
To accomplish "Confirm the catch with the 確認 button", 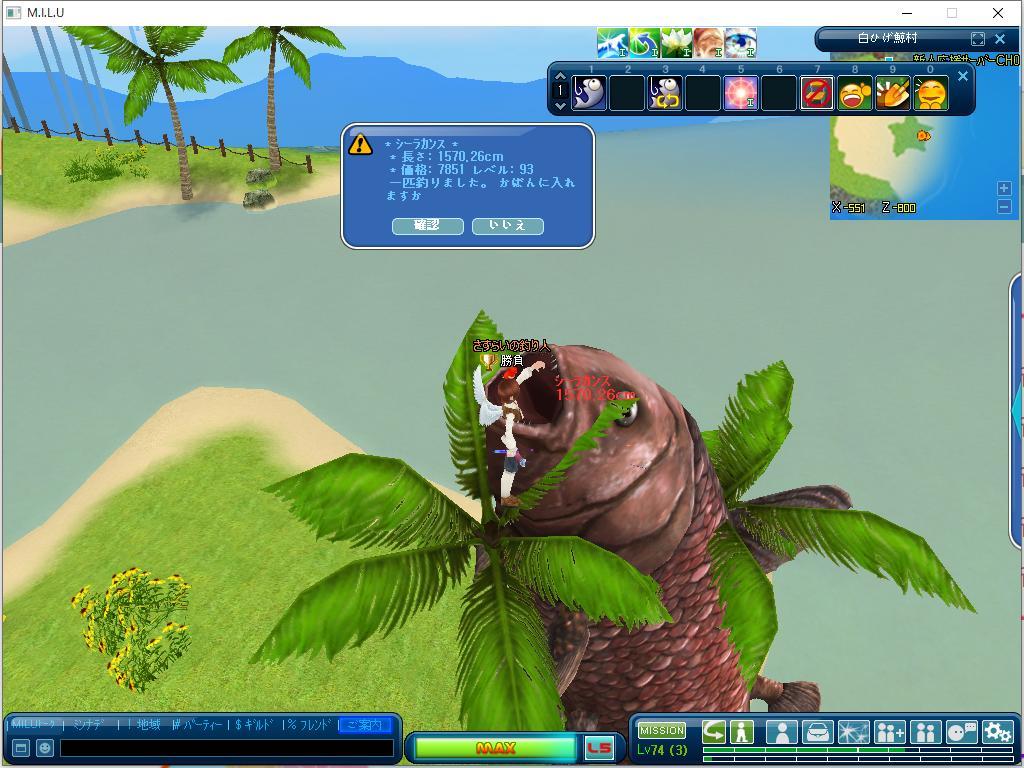I will point(427,226).
